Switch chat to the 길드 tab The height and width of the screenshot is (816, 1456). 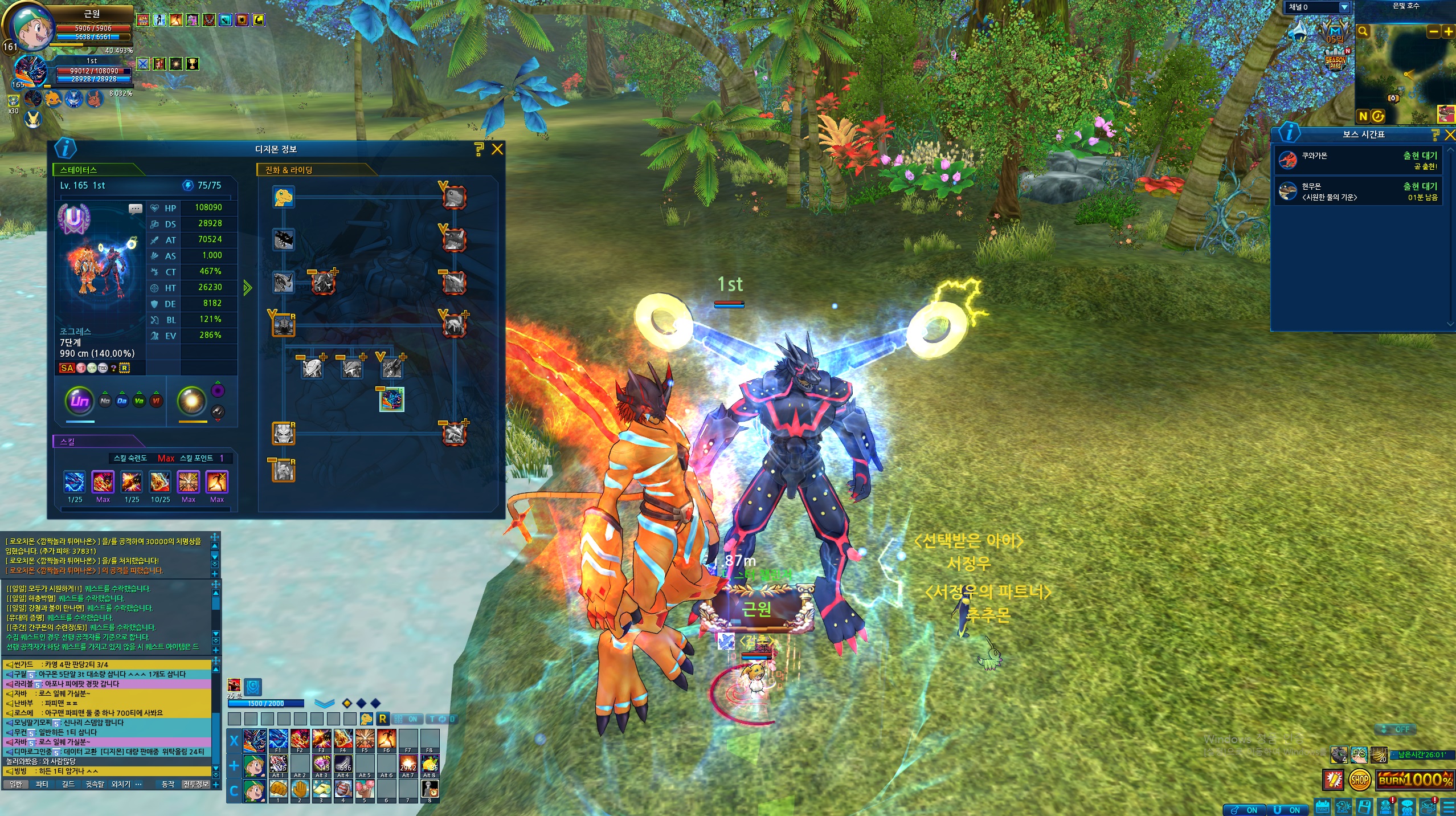(68, 785)
